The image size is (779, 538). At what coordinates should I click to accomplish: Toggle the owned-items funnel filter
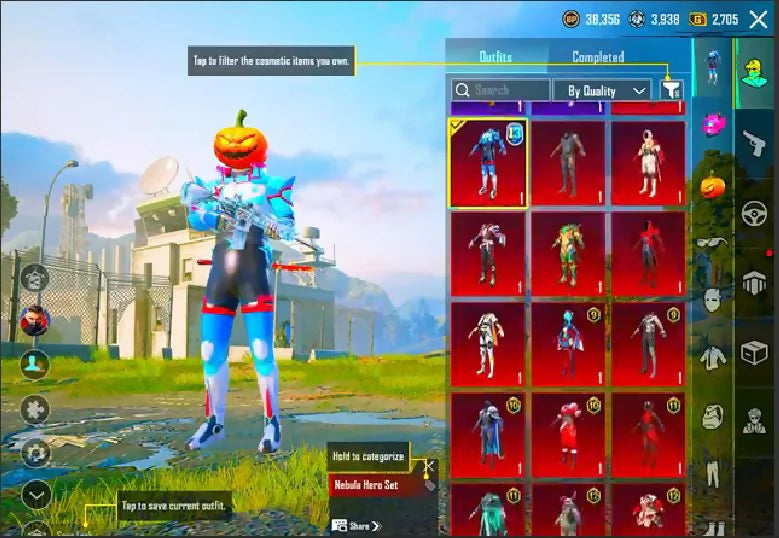671,90
